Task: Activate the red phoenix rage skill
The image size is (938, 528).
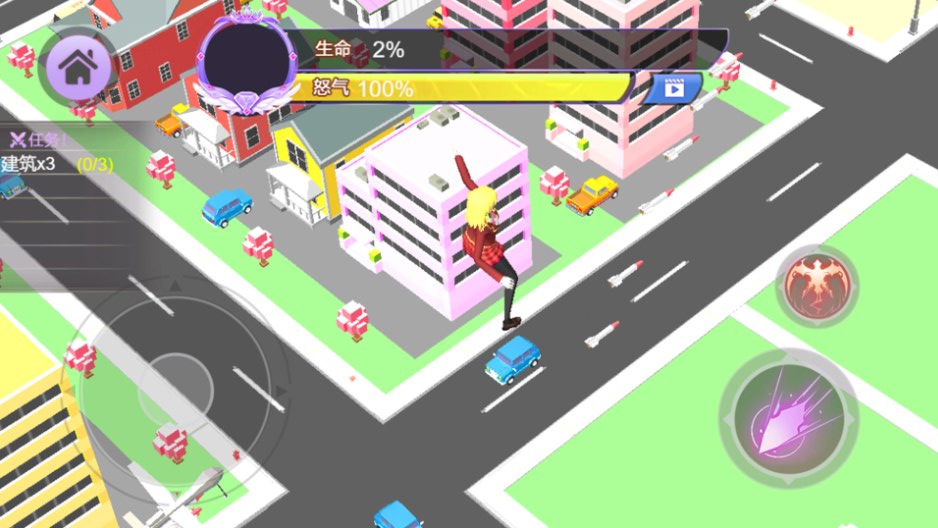Action: (x=818, y=283)
